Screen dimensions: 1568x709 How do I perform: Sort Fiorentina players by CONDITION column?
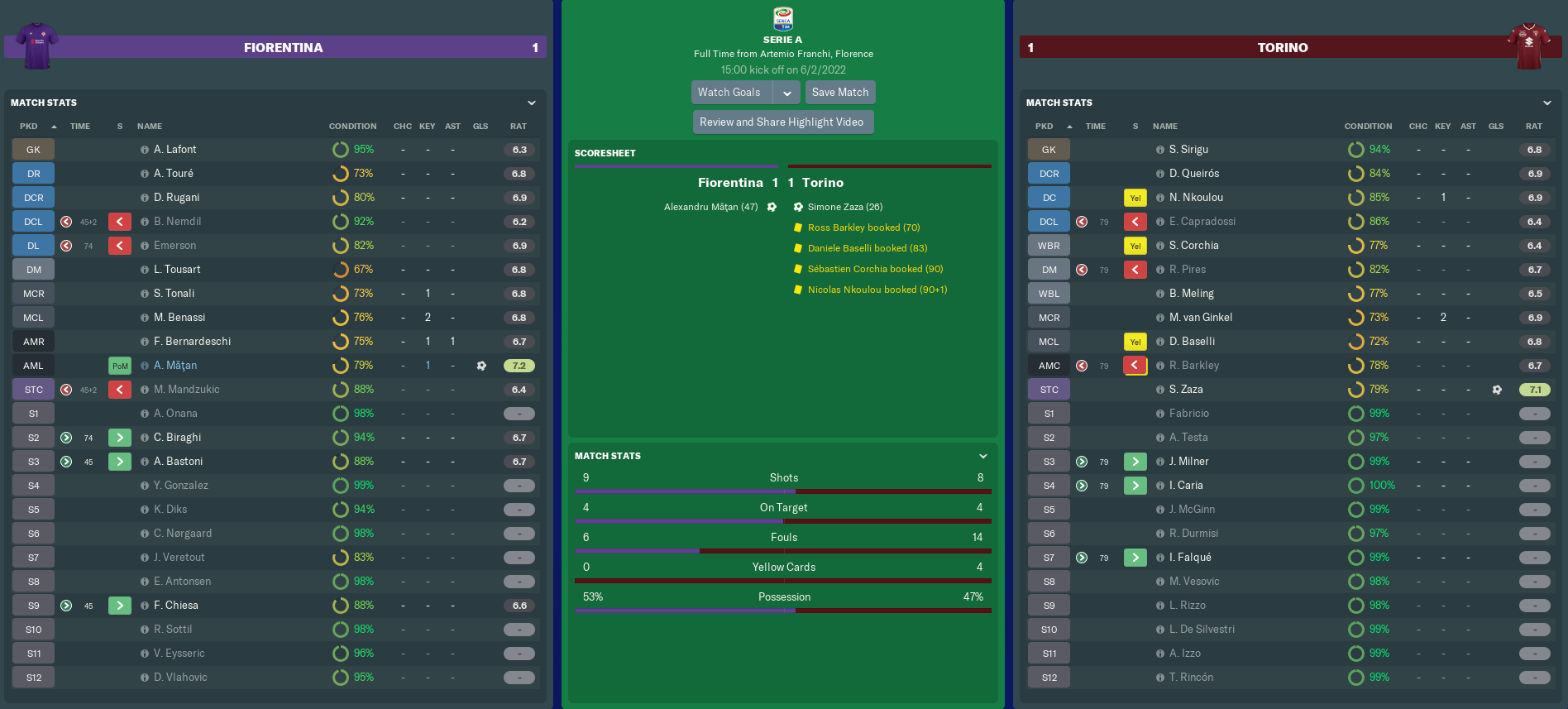352,127
